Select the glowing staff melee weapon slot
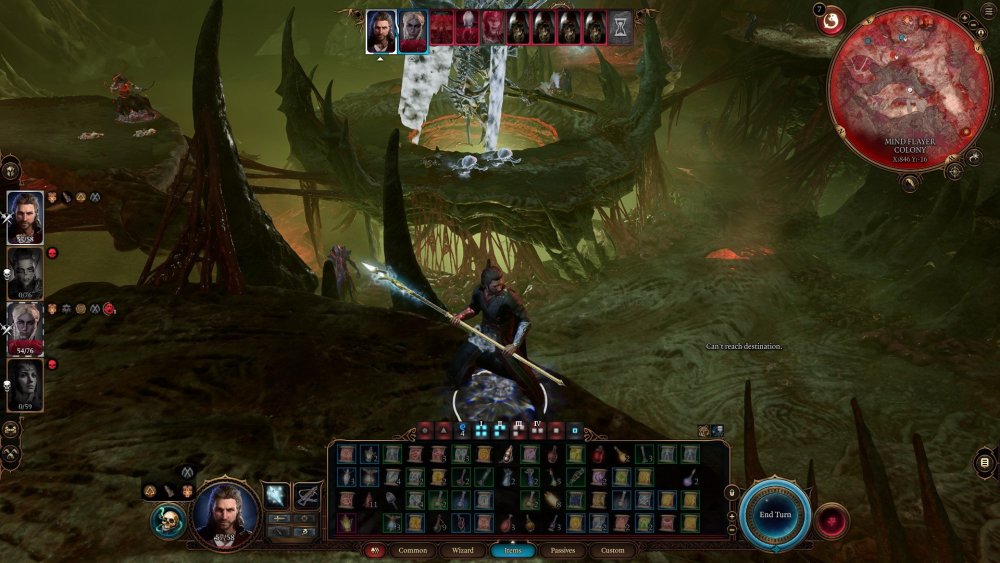This screenshot has height=563, width=1000. click(276, 495)
